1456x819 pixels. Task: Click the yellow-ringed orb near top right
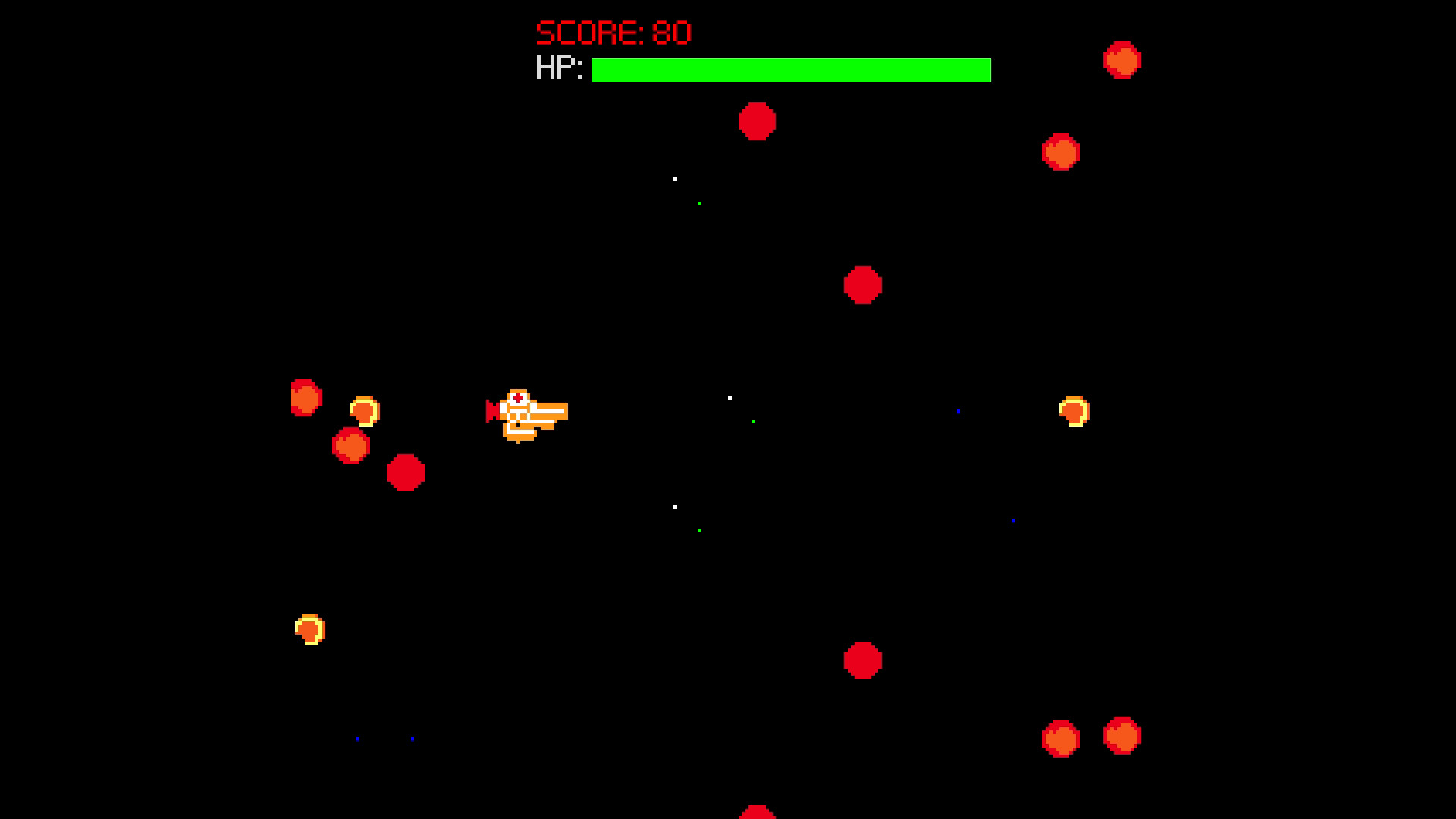pos(1075,412)
